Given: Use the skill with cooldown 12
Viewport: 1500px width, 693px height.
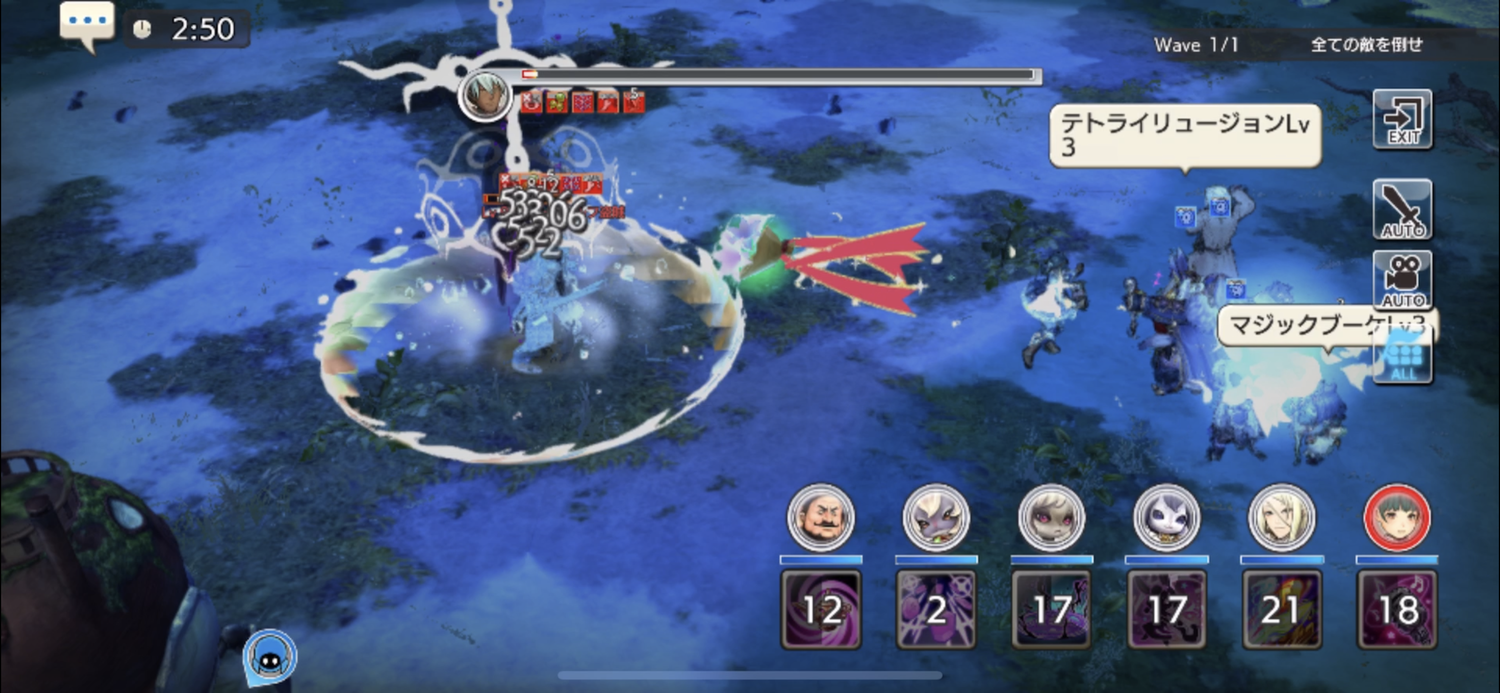Looking at the screenshot, I should click(820, 609).
